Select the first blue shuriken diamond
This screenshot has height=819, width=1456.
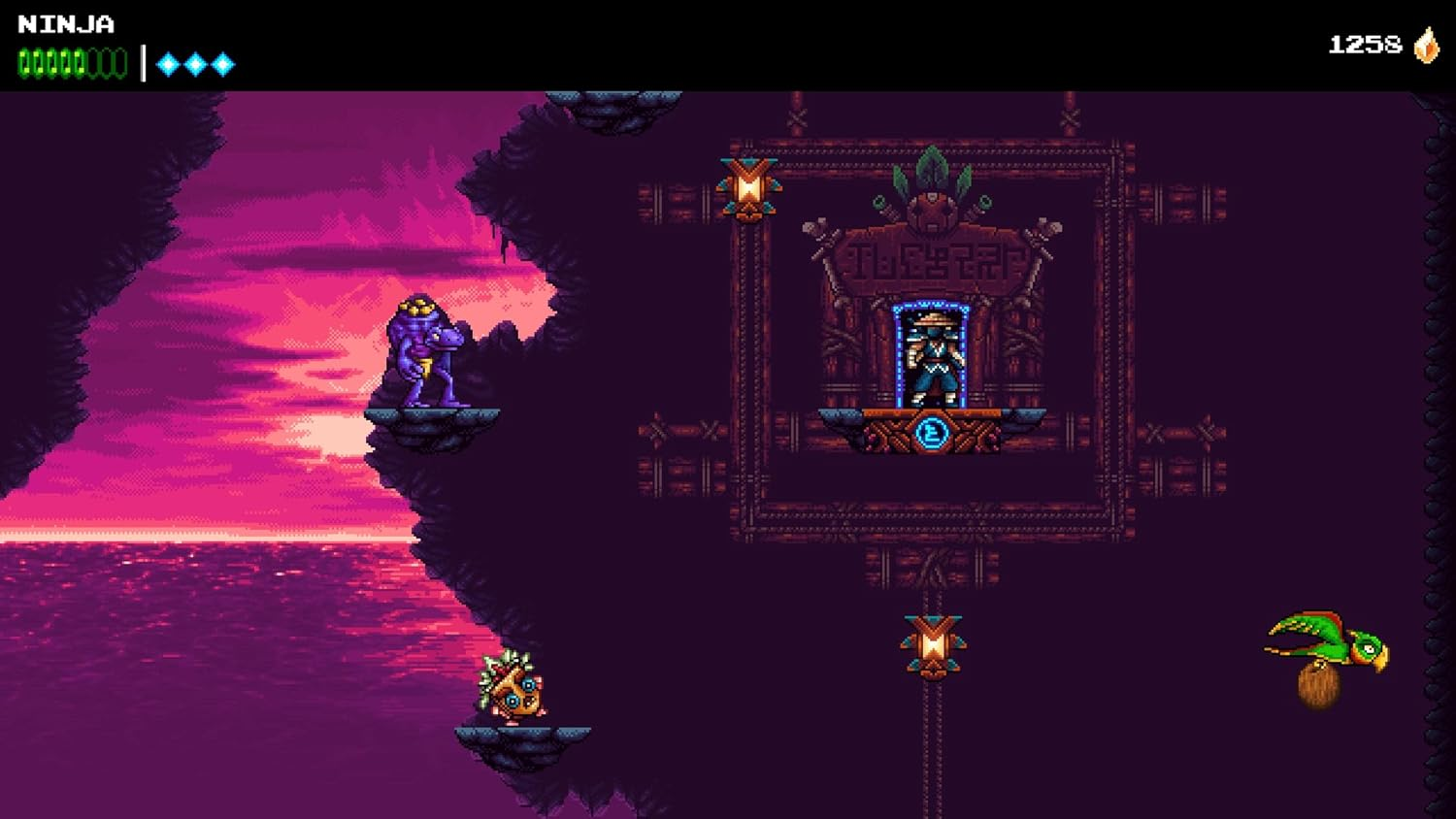coord(166,63)
